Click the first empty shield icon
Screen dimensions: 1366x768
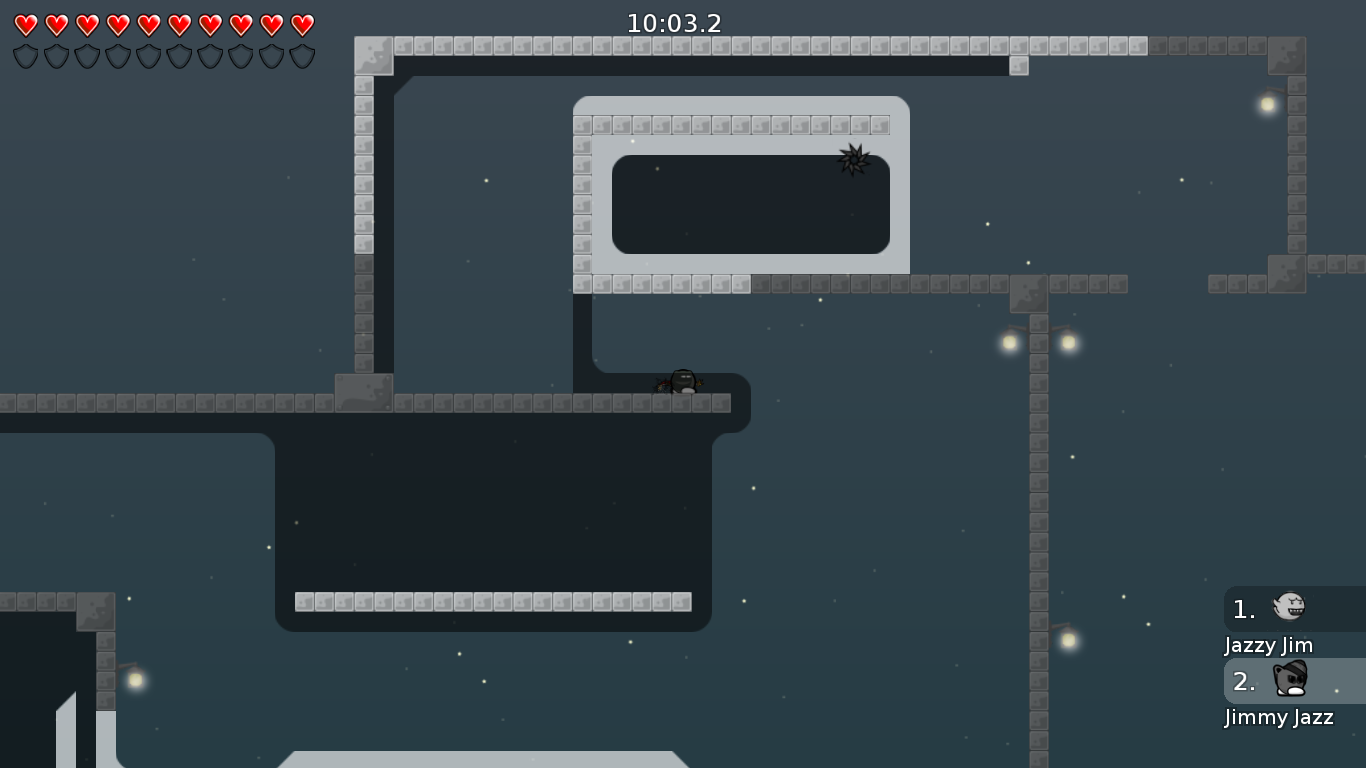(25, 55)
